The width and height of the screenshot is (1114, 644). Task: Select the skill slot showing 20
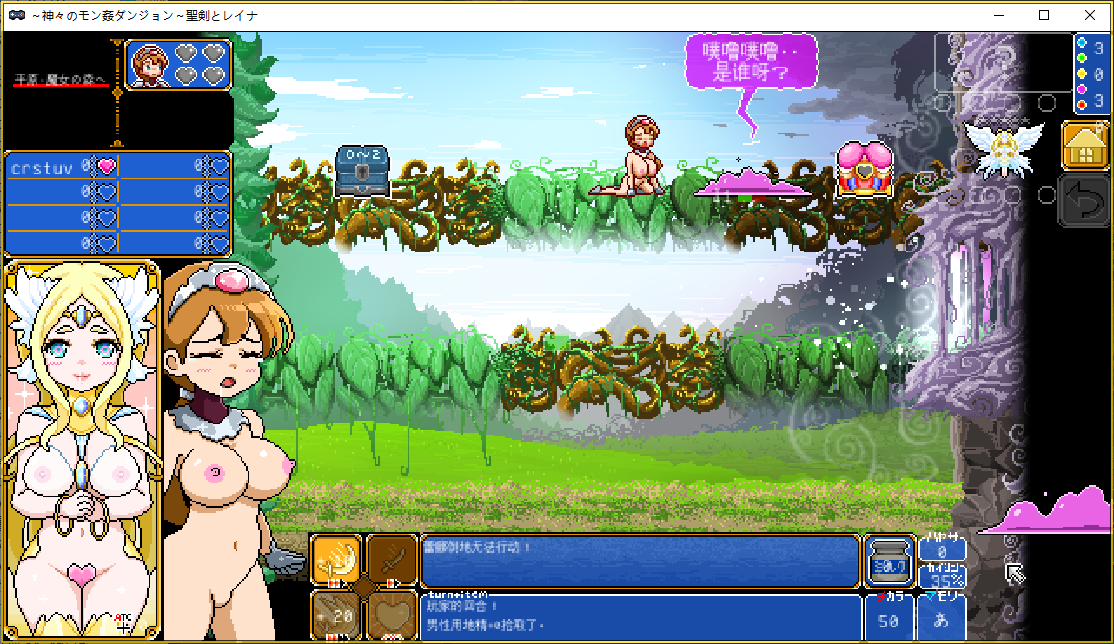click(x=335, y=615)
